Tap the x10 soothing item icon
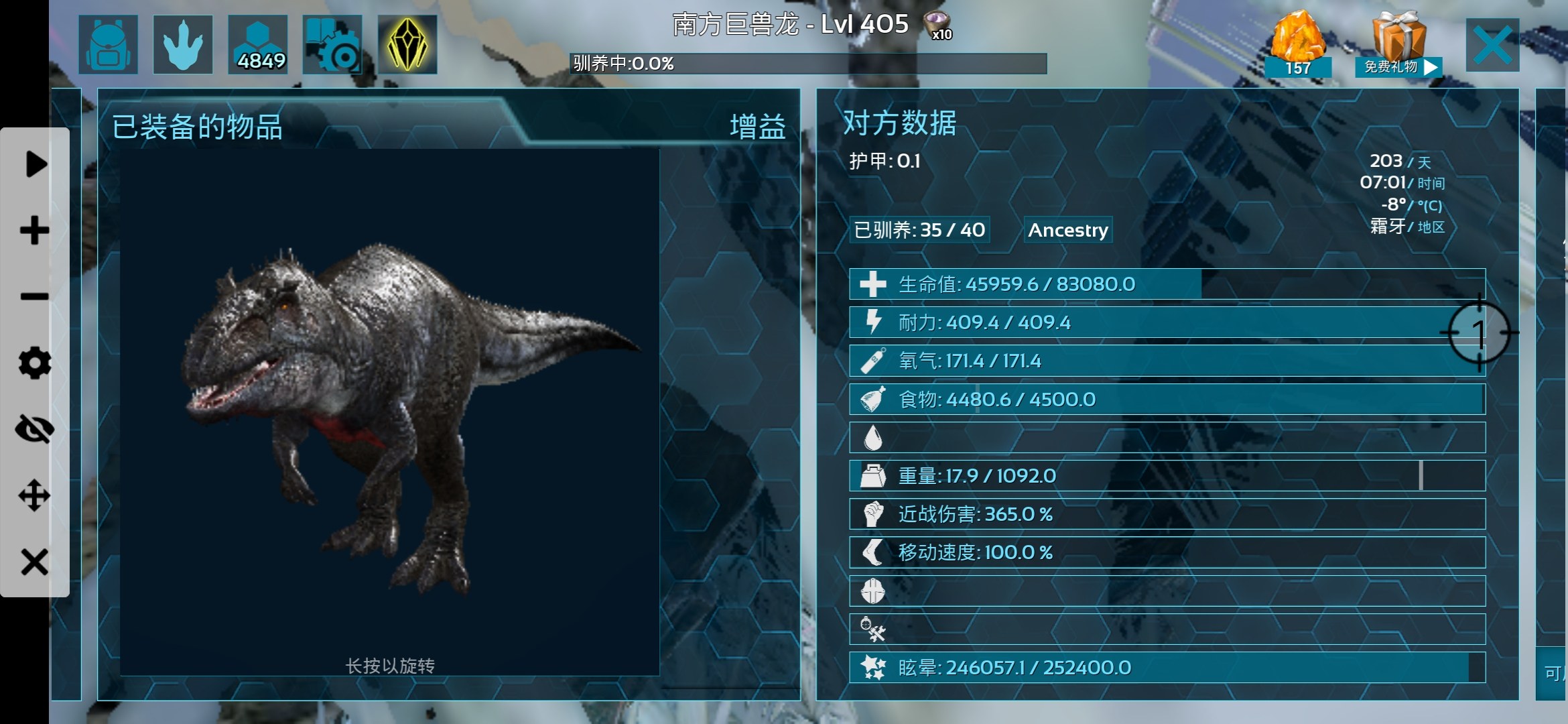The width and height of the screenshot is (1568, 724). tap(937, 25)
